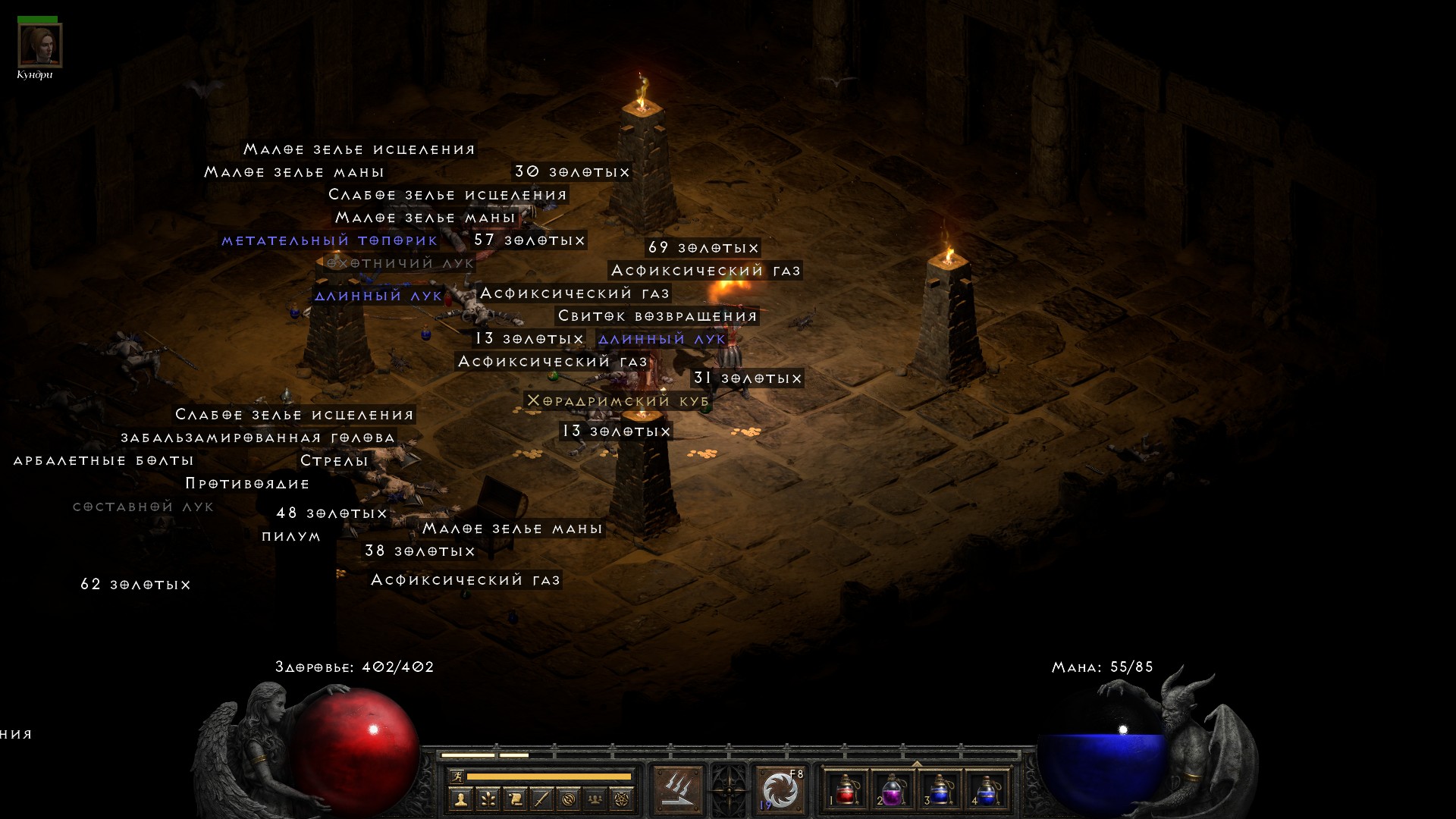Select the Забальзамированная голова item label
The height and width of the screenshot is (819, 1456).
pyautogui.click(x=258, y=438)
